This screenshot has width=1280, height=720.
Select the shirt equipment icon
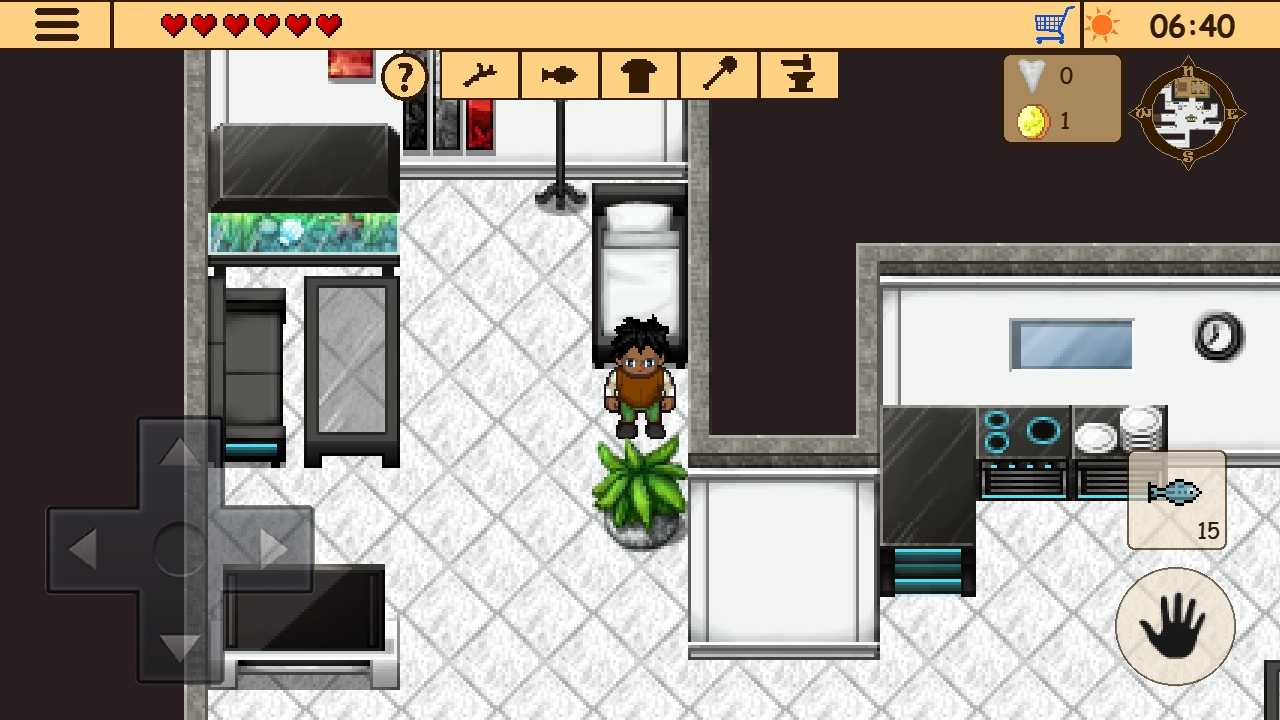coord(638,74)
